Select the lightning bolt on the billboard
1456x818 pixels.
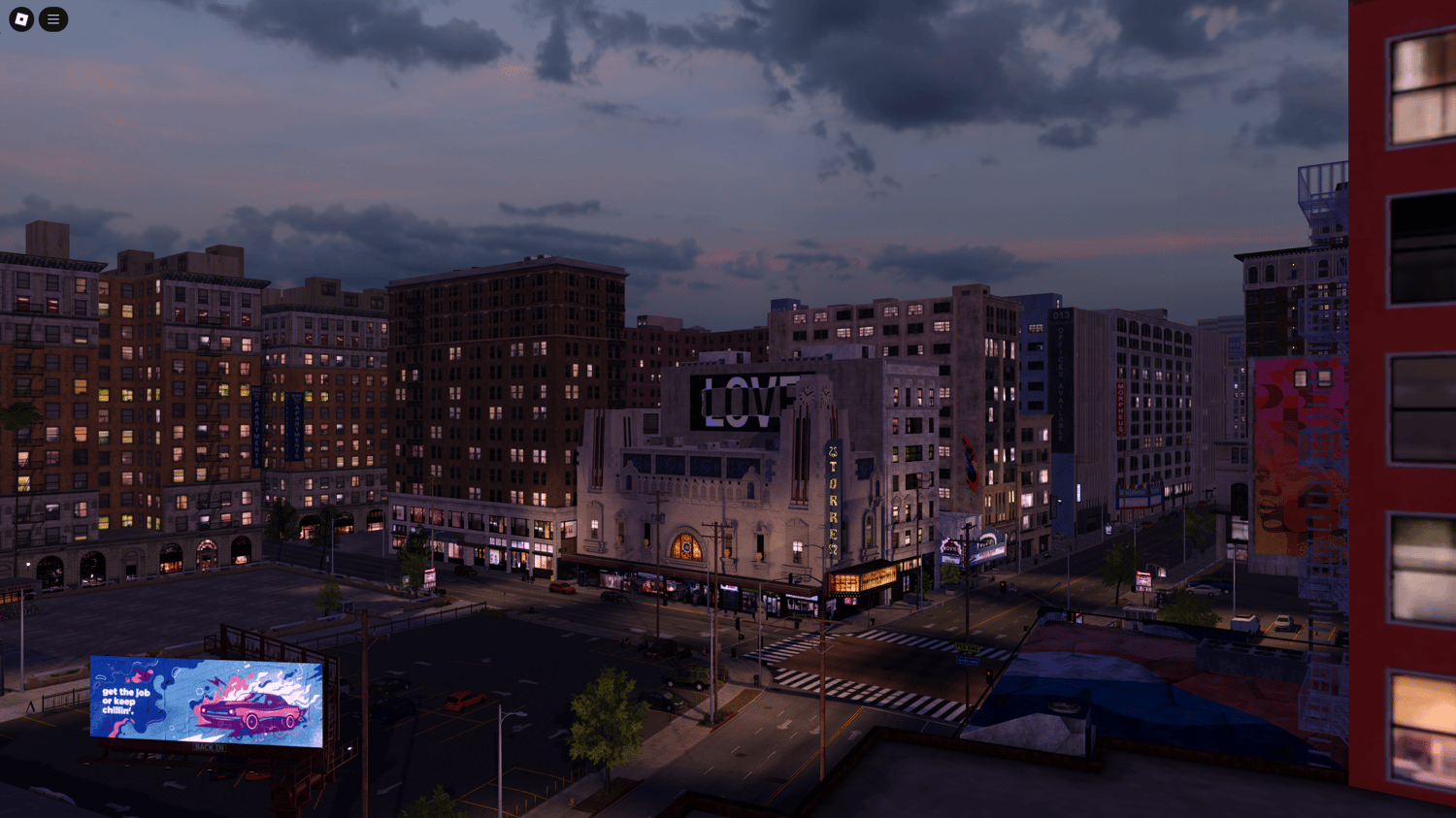coord(216,682)
